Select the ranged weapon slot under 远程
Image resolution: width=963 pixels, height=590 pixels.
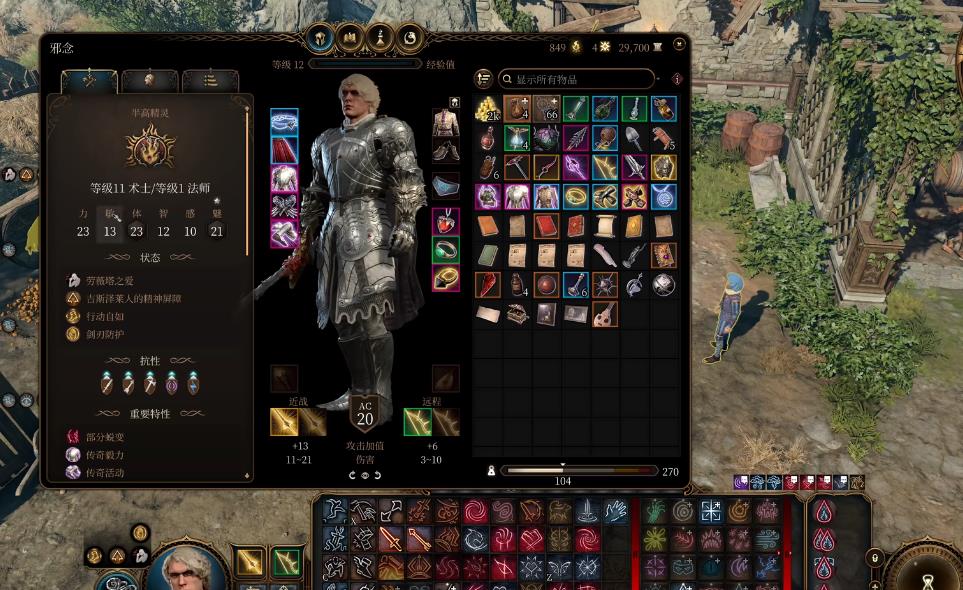coord(417,422)
